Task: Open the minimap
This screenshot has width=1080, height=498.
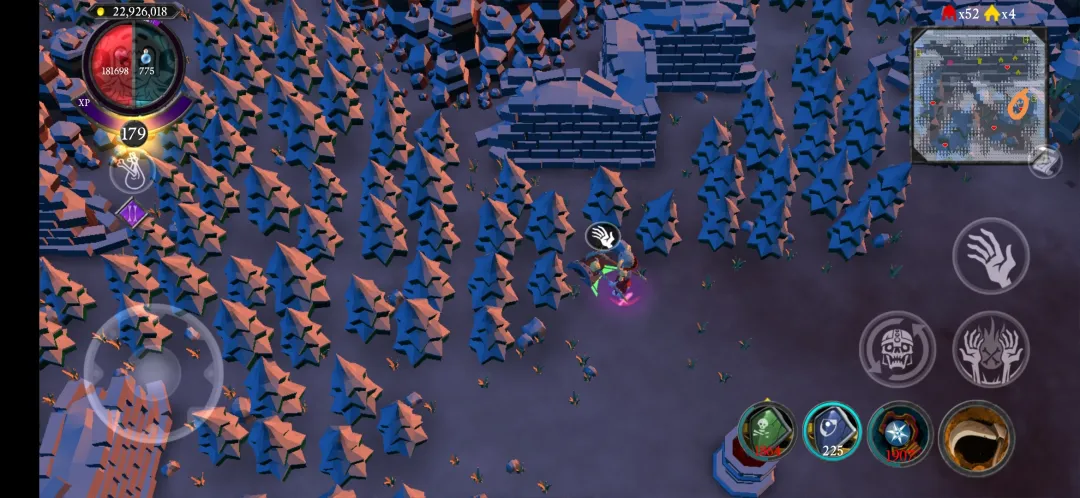Action: pos(978,95)
